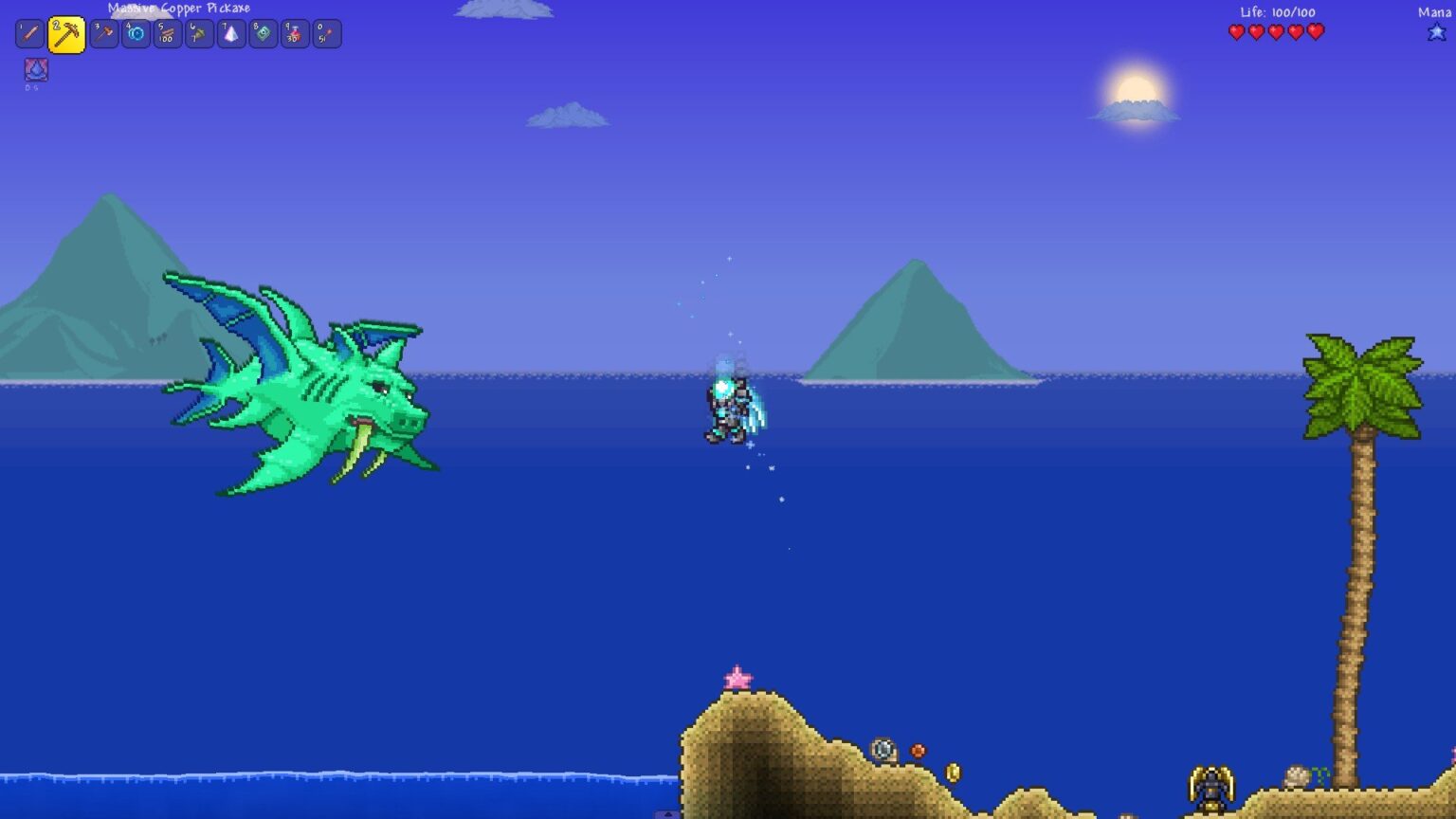
Task: Select the green item in hotbar slot 8
Action: pyautogui.click(x=262, y=33)
